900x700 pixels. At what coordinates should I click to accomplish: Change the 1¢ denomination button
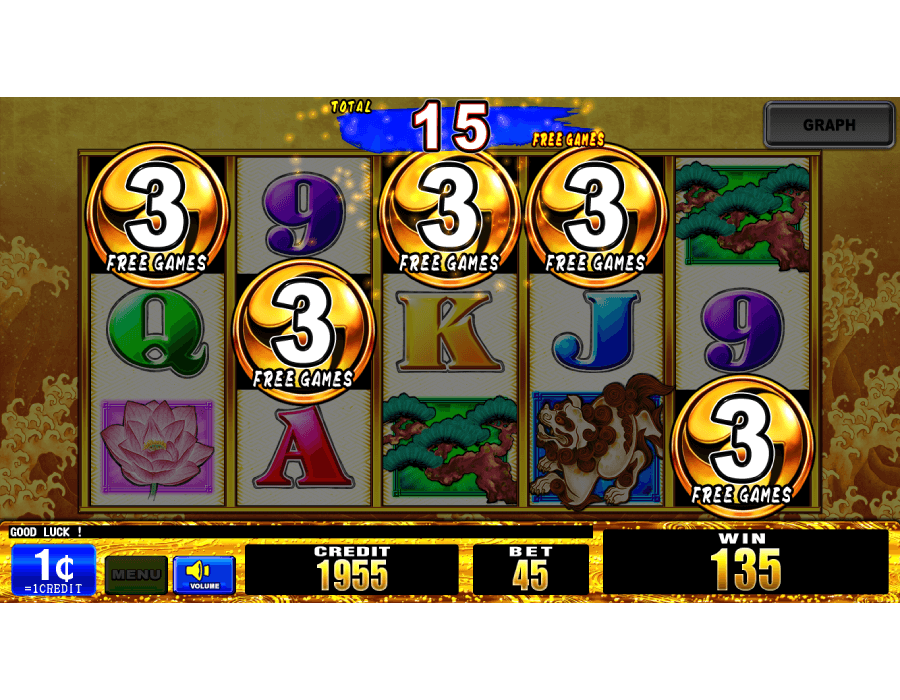[x=54, y=570]
